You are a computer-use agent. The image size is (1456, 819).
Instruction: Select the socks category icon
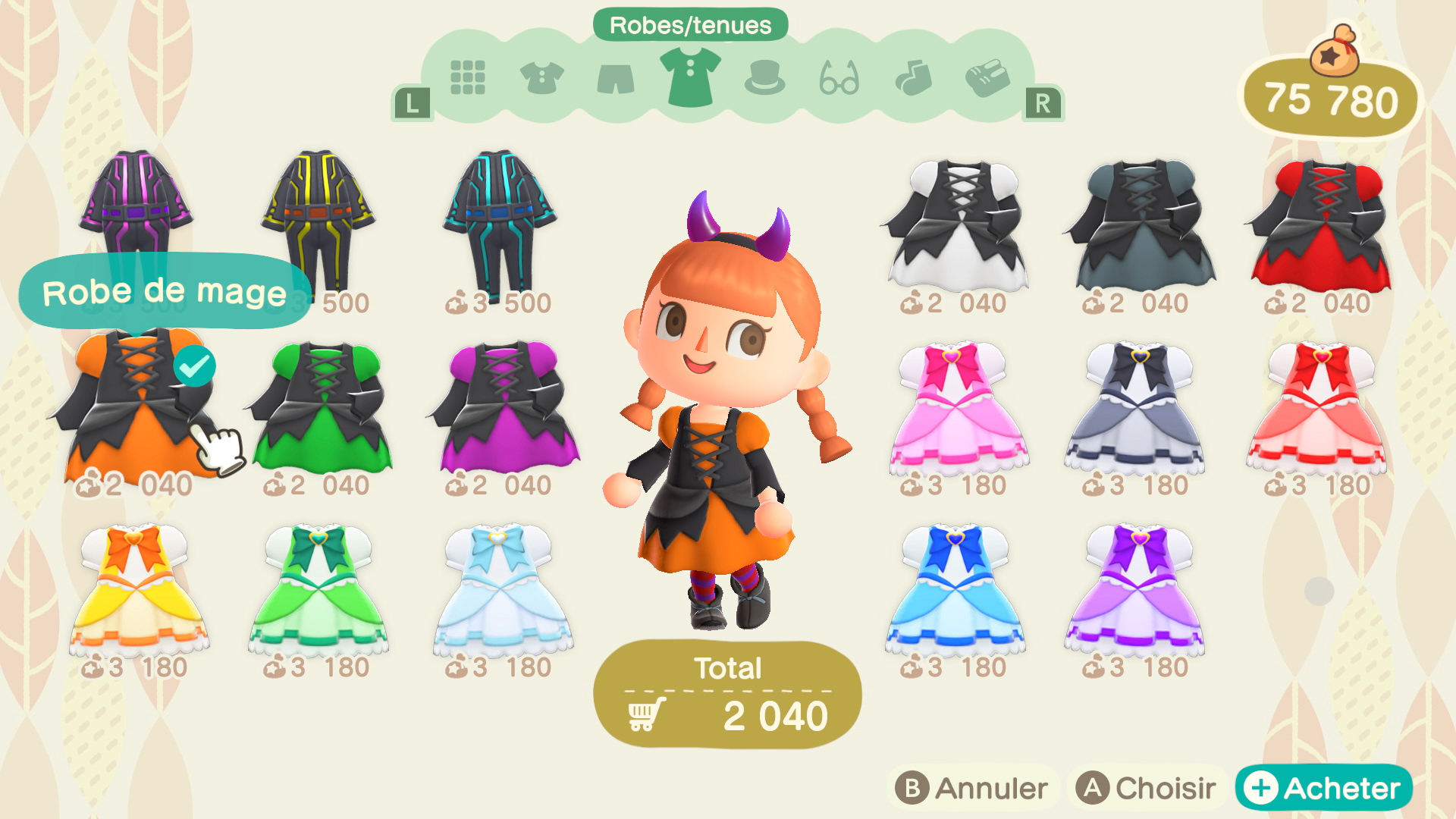pos(915,77)
